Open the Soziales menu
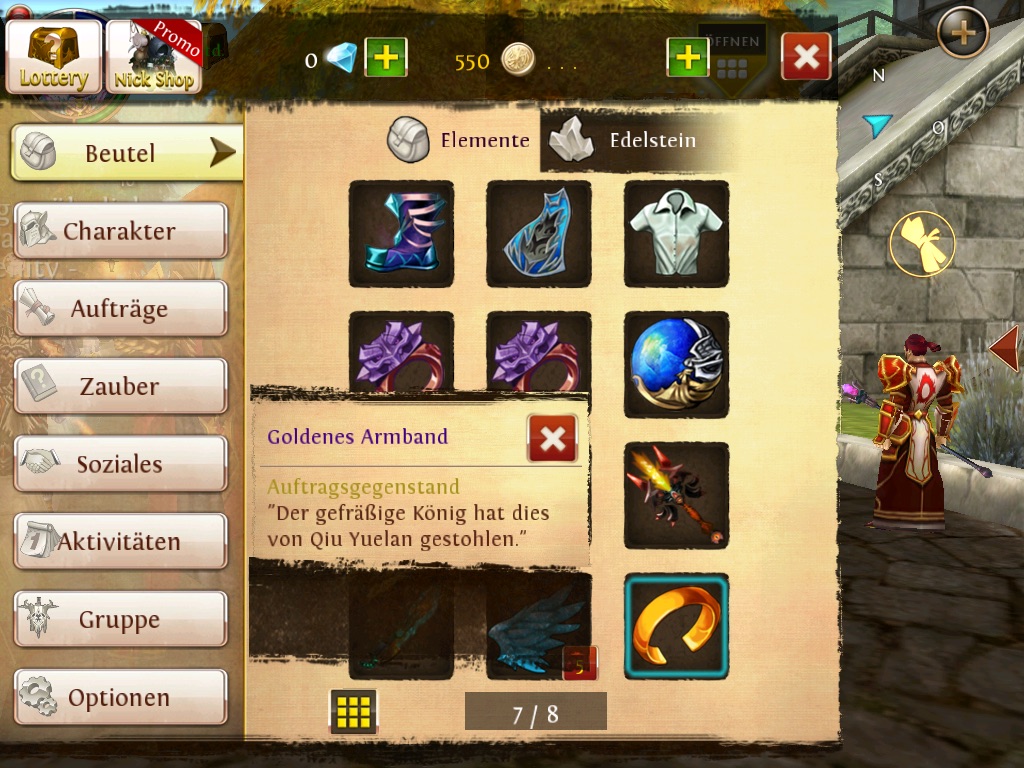The width and height of the screenshot is (1024, 768). (120, 464)
